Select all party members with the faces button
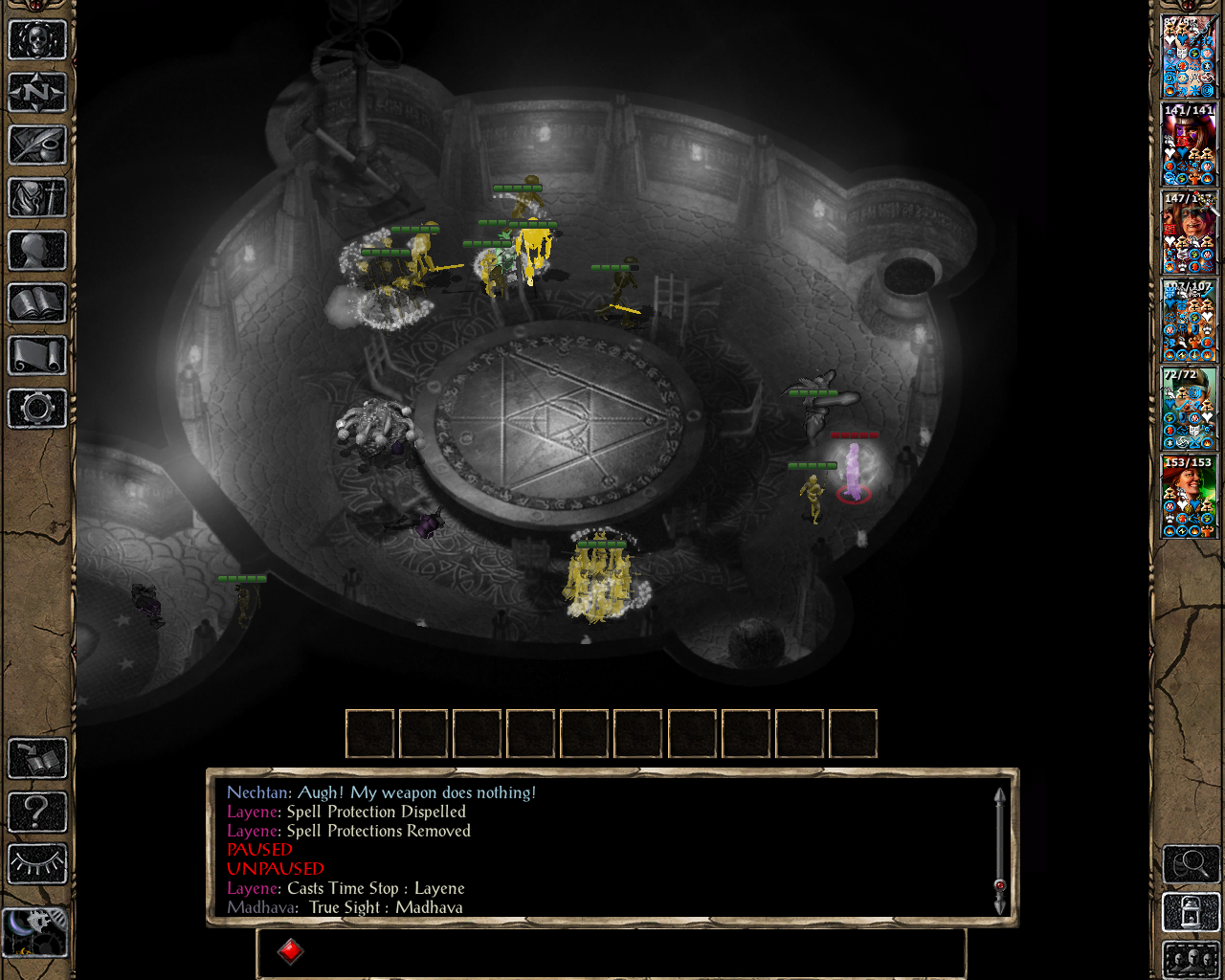 [1190, 959]
